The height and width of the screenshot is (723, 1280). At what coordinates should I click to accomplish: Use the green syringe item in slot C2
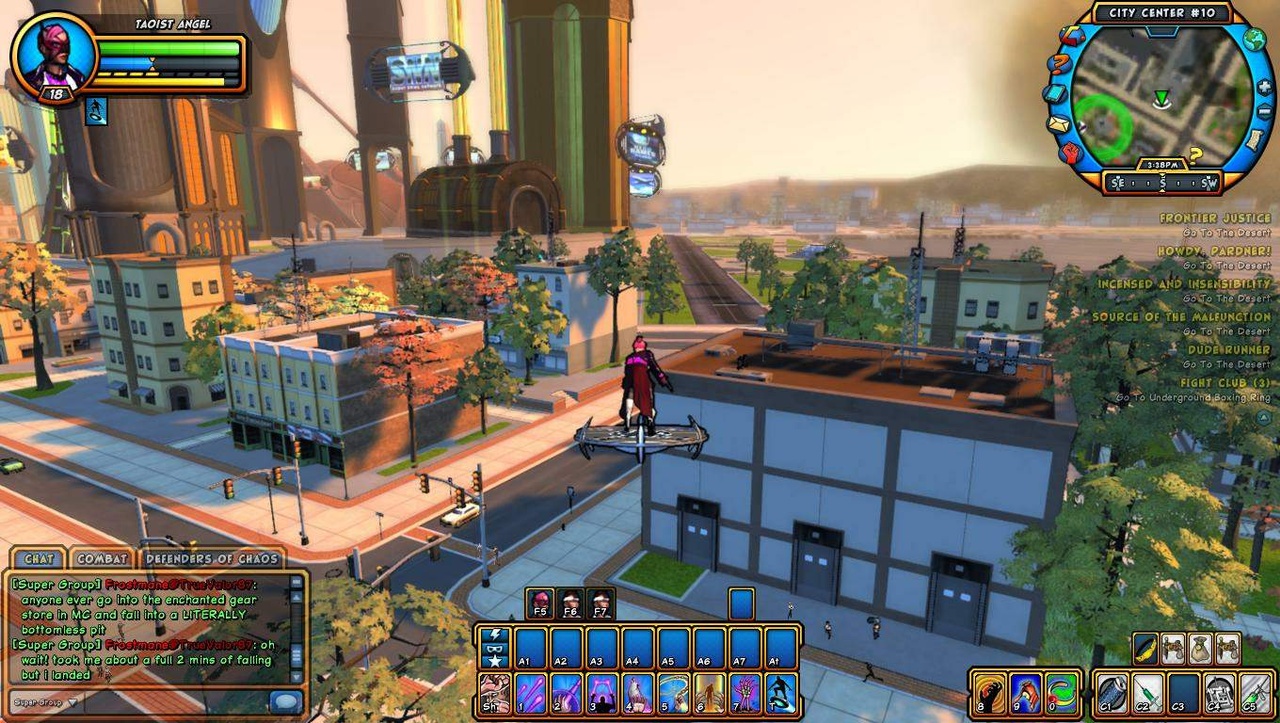point(1147,693)
